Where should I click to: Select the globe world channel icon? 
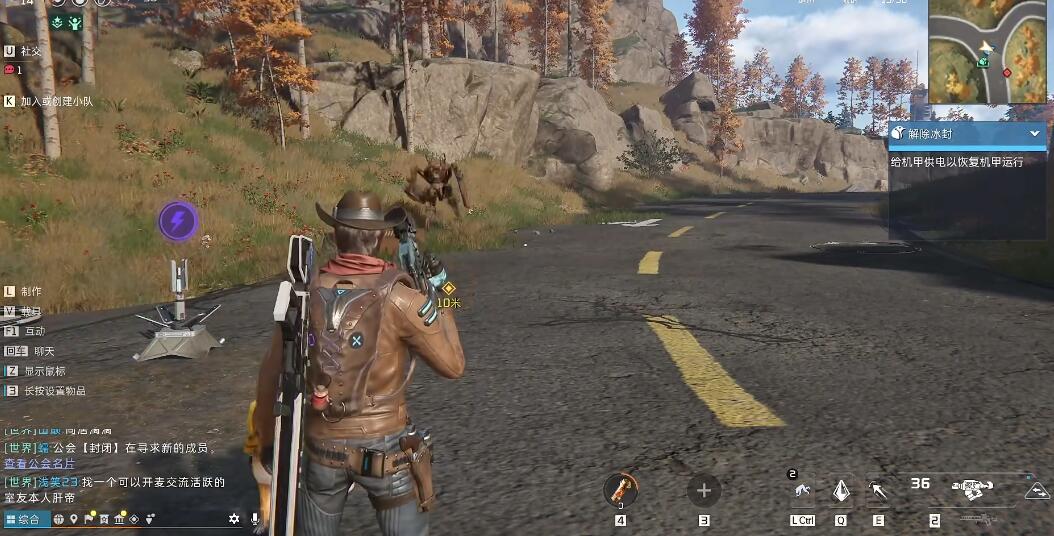[59, 519]
